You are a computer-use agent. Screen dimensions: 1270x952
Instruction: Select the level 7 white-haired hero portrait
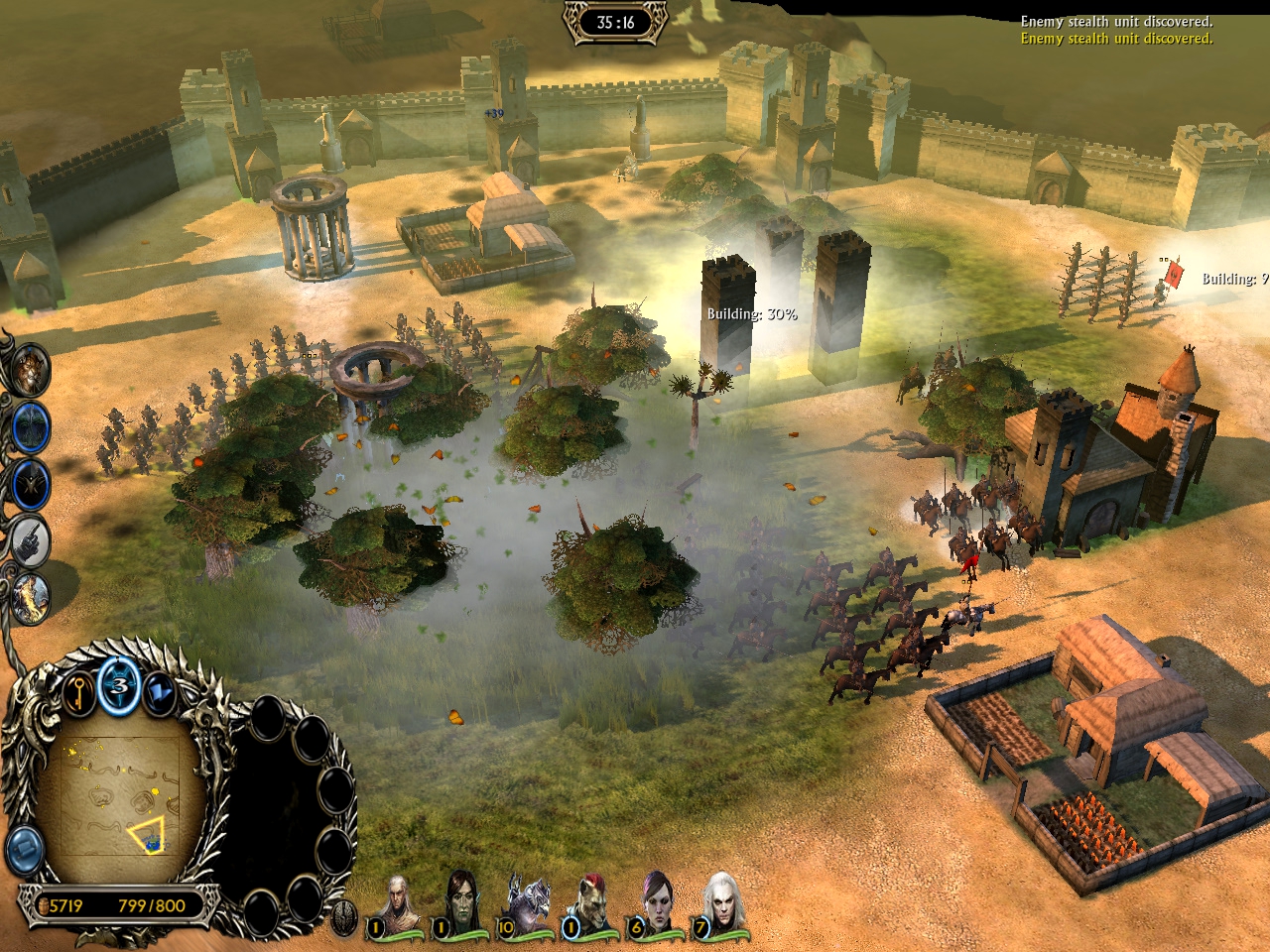coord(722,902)
